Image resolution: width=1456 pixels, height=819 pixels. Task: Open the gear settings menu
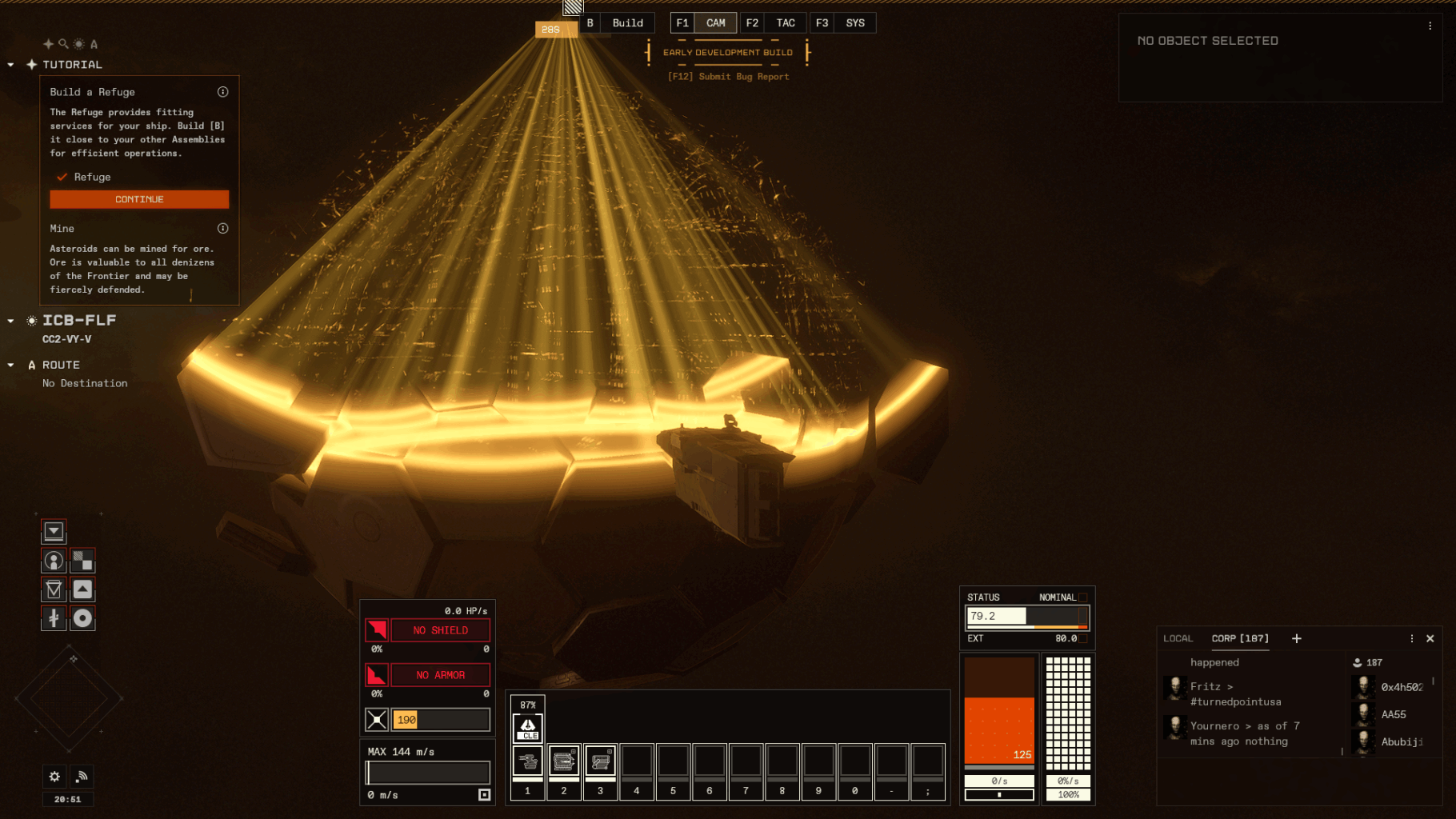[54, 776]
